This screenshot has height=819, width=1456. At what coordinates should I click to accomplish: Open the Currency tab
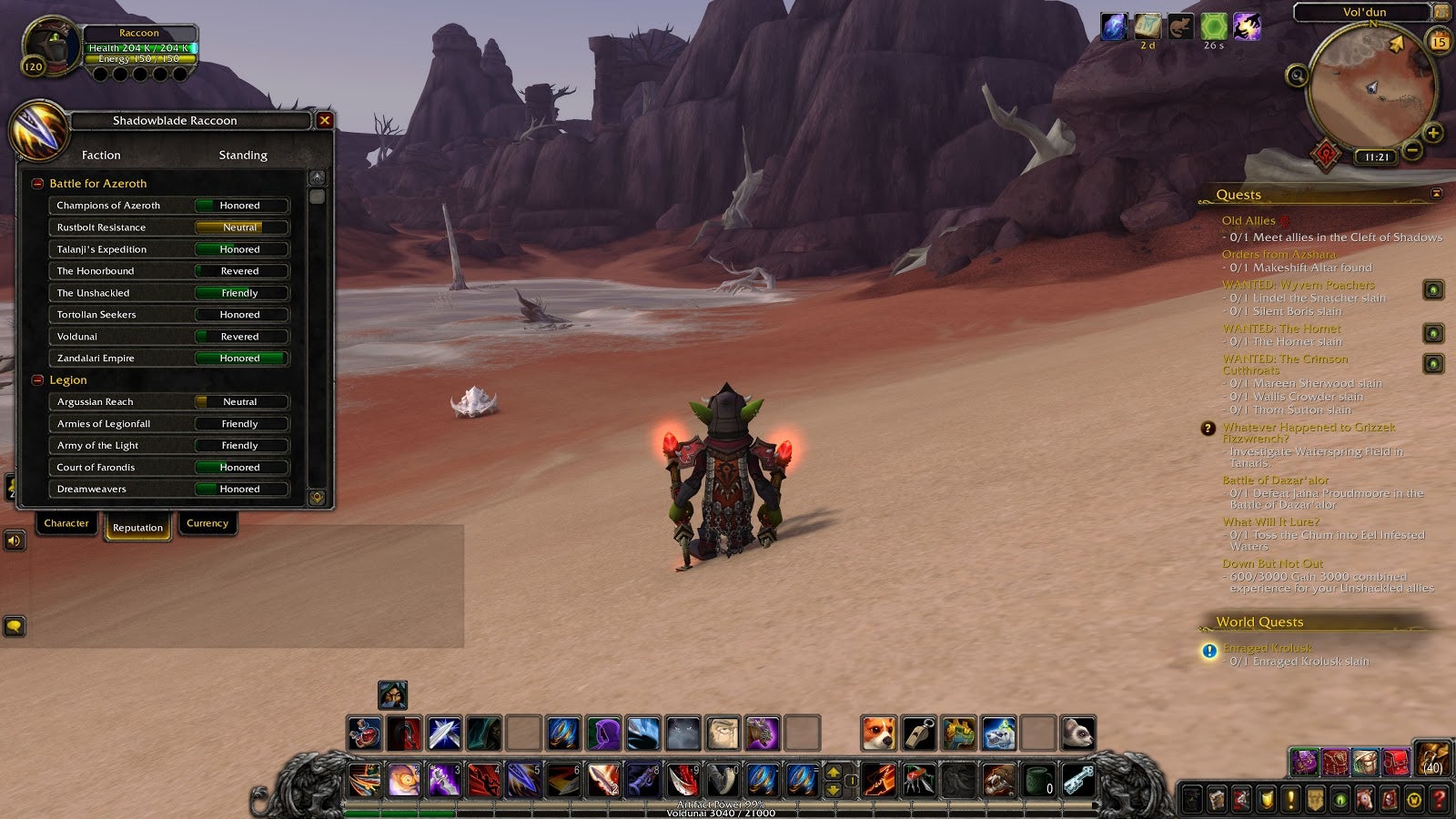[207, 523]
